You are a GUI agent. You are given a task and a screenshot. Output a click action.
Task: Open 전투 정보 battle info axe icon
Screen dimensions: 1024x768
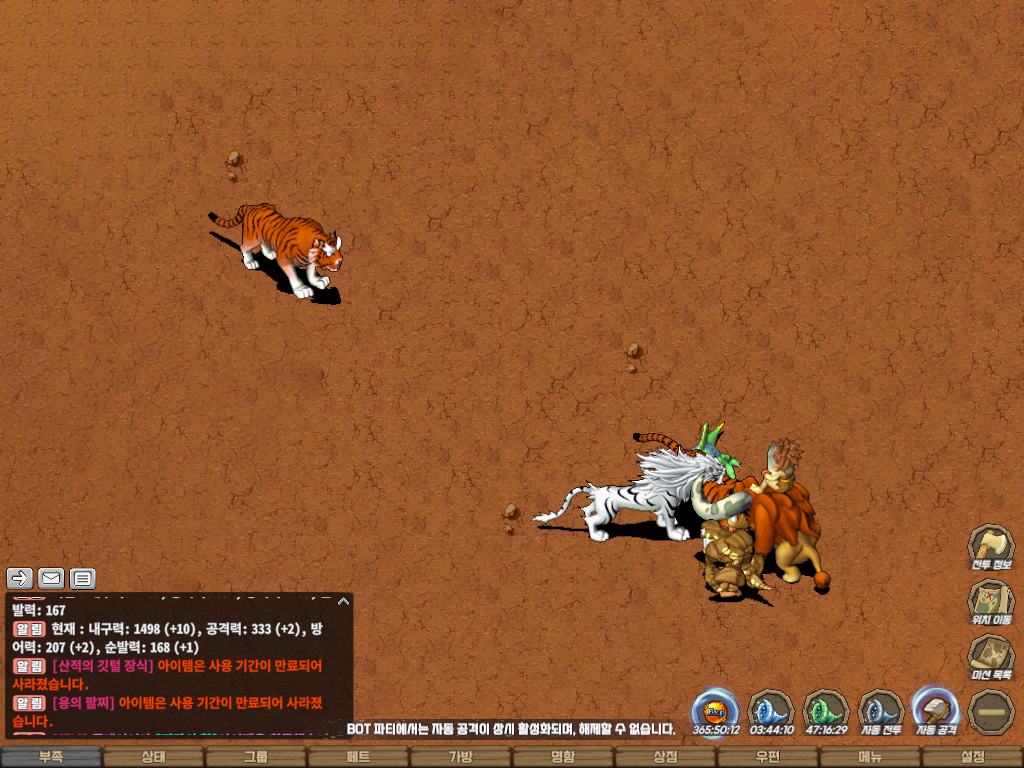point(990,547)
